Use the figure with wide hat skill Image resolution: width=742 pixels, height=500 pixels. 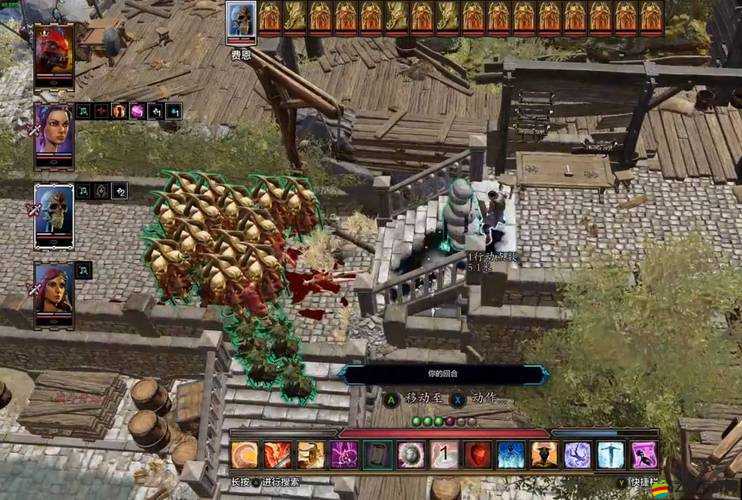click(x=544, y=455)
